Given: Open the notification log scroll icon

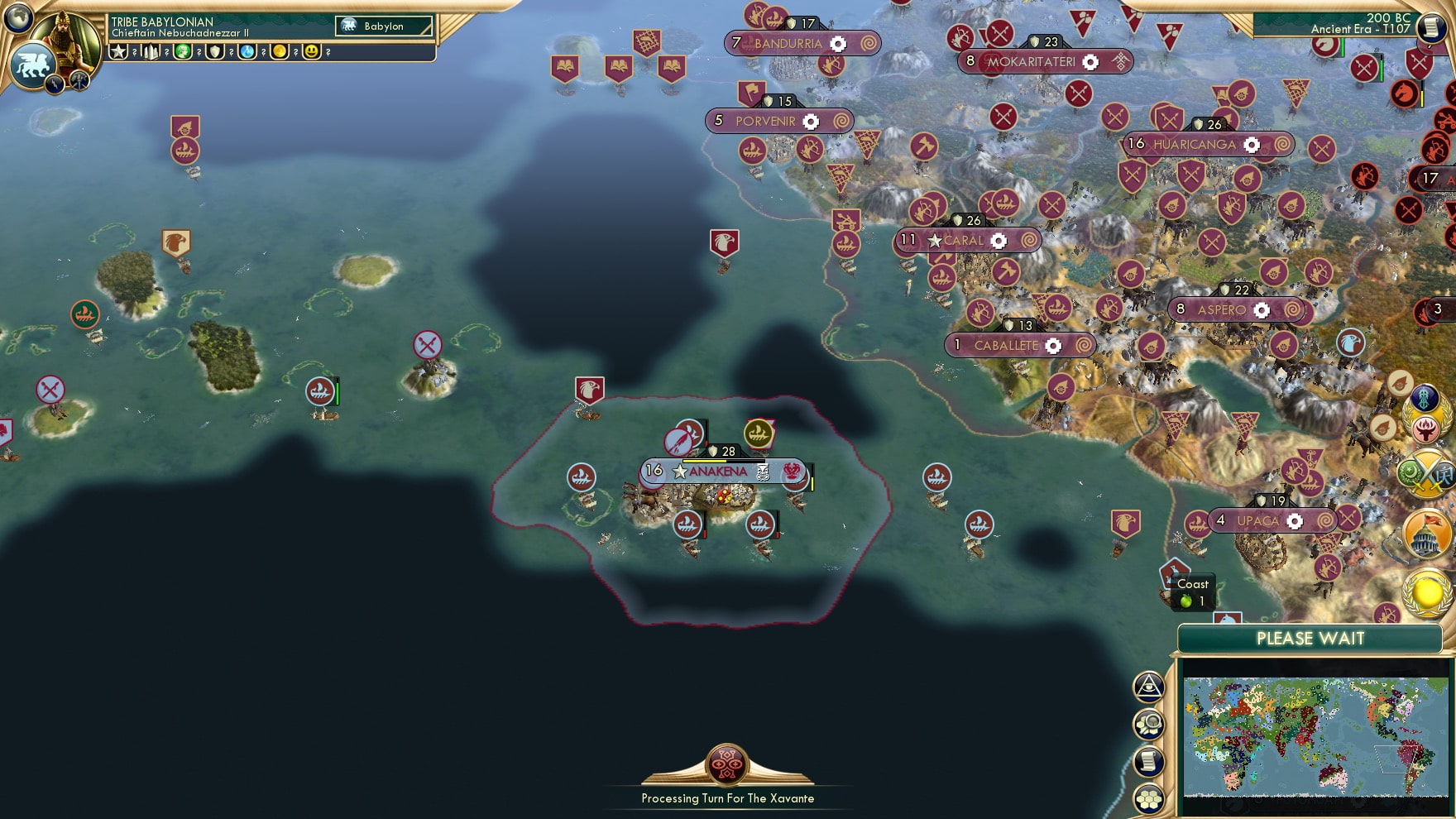Looking at the screenshot, I should point(1148,760).
